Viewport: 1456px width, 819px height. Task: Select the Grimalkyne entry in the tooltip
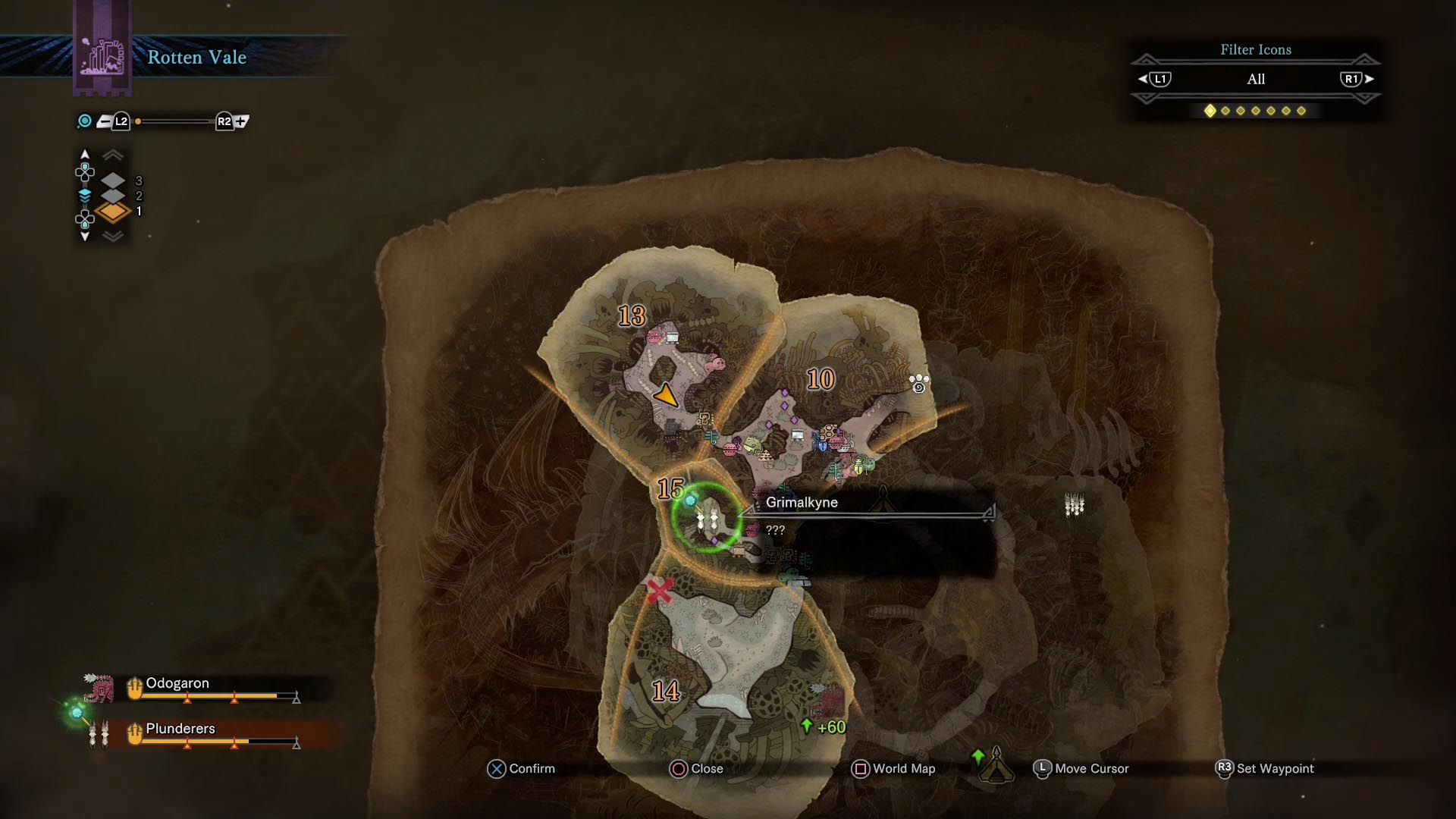click(x=802, y=502)
